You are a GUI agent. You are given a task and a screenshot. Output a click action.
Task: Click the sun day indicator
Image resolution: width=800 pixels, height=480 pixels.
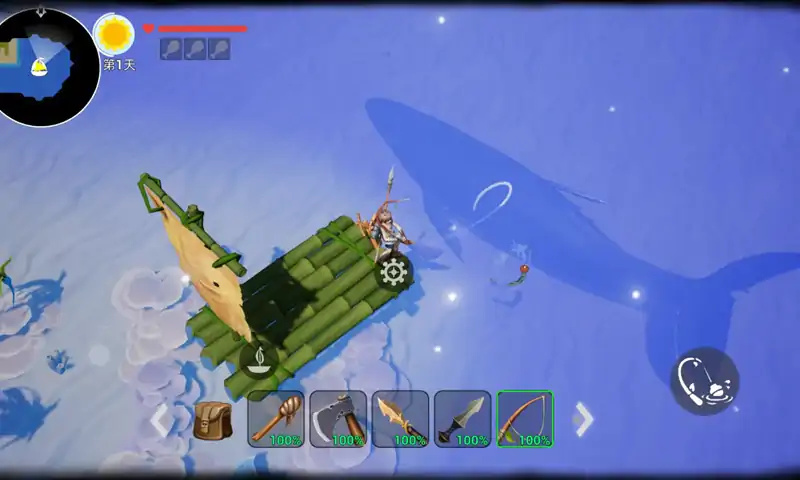coord(115,35)
